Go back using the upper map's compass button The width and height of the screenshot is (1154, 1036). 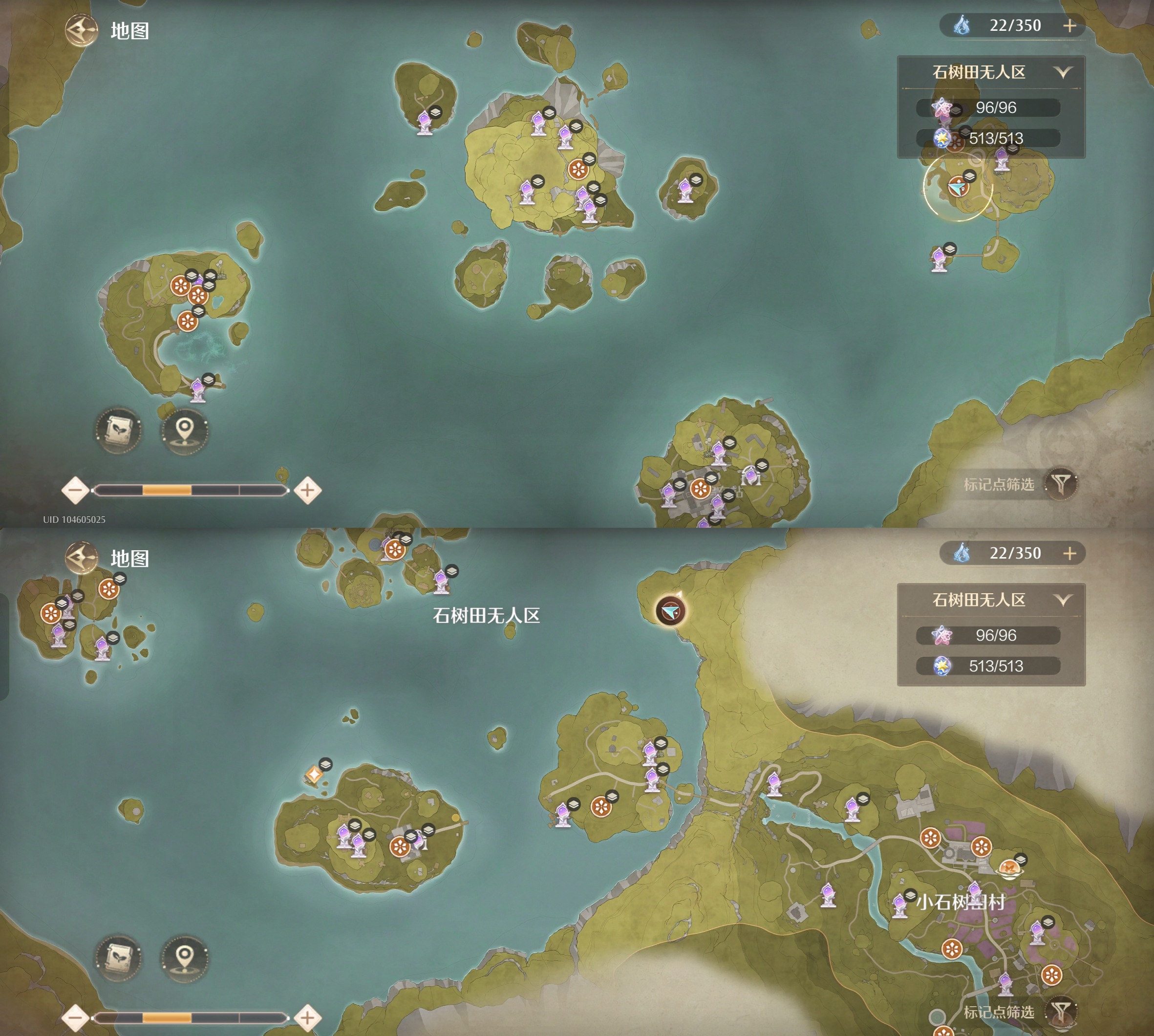tap(82, 30)
